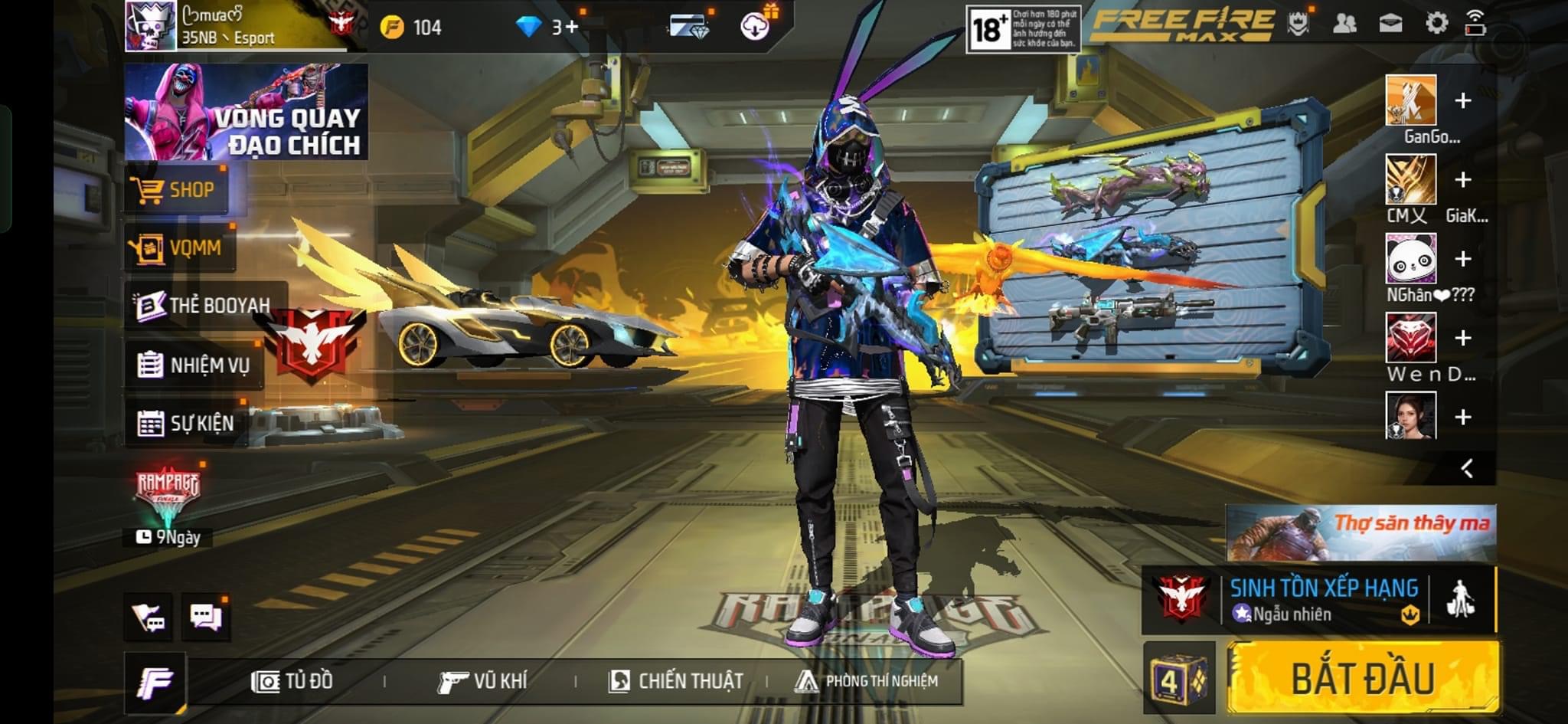The image size is (1568, 724).
Task: Open the CHIẾN THUẬT tab
Action: pyautogui.click(x=676, y=681)
